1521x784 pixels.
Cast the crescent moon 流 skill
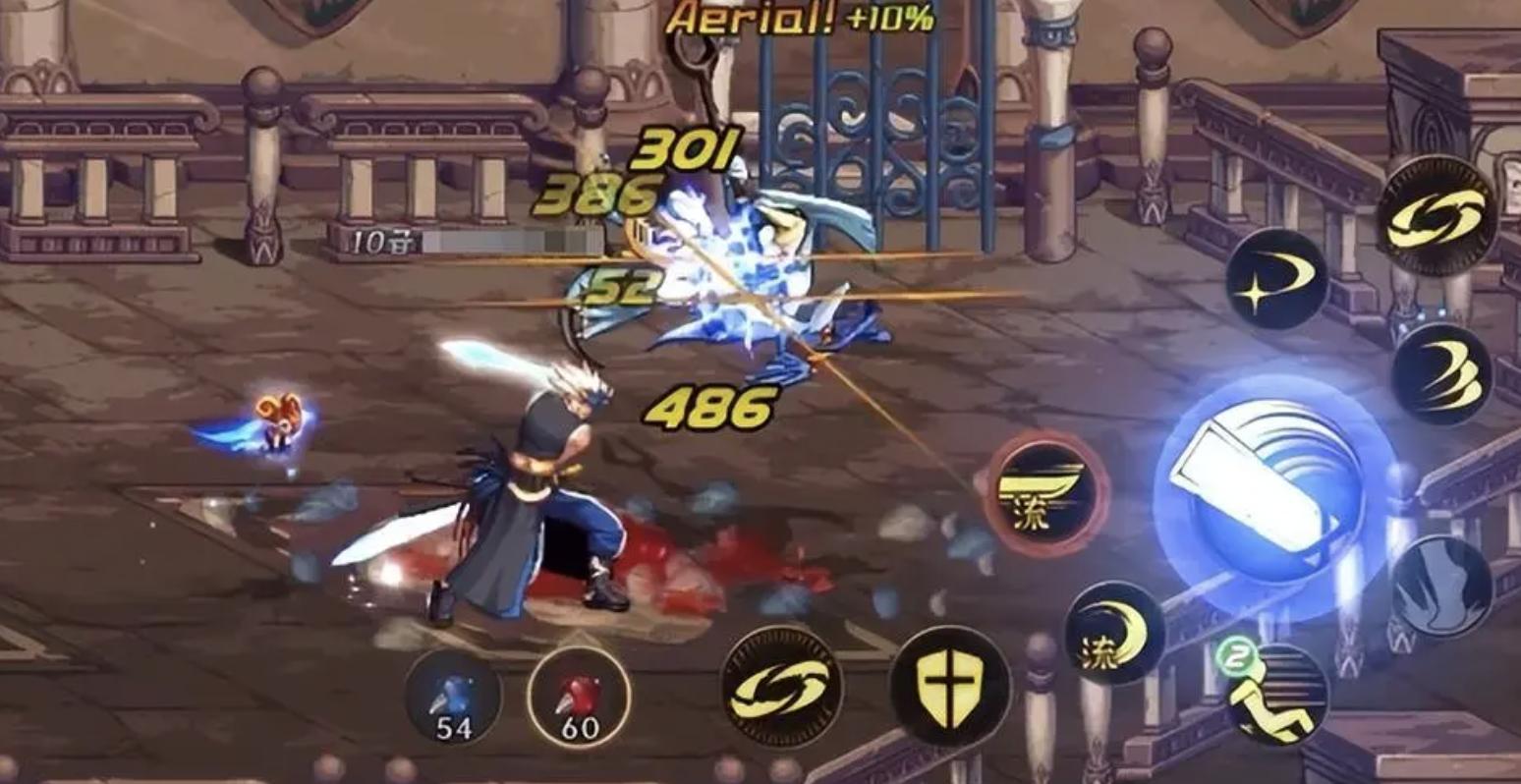pos(1115,632)
